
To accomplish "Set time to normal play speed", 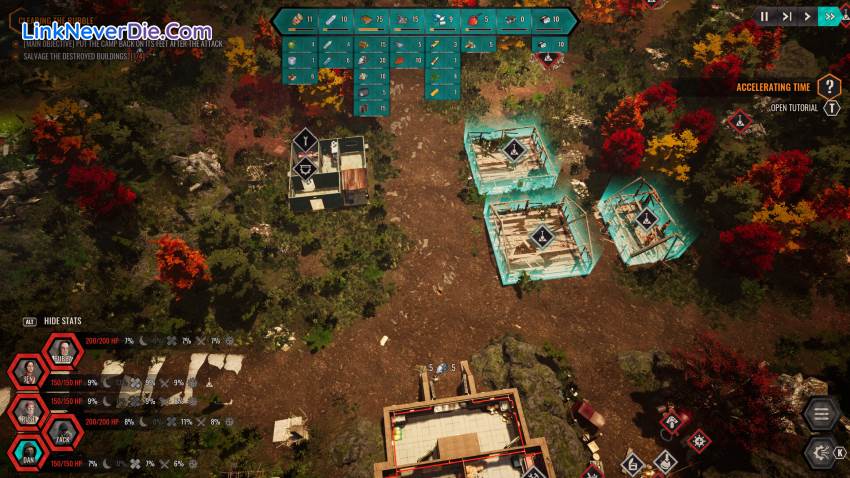I will pos(808,16).
